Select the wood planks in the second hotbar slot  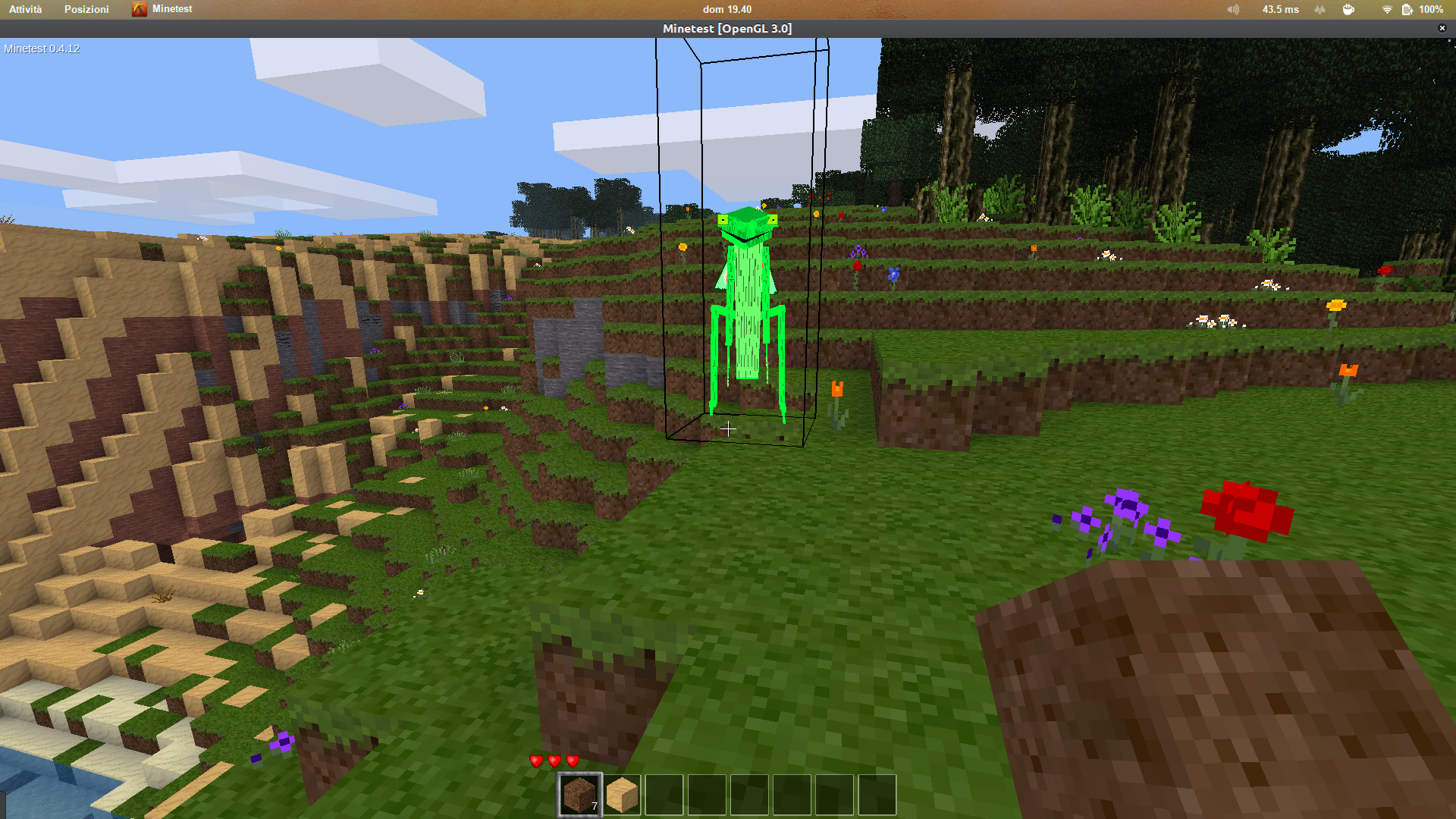[623, 795]
